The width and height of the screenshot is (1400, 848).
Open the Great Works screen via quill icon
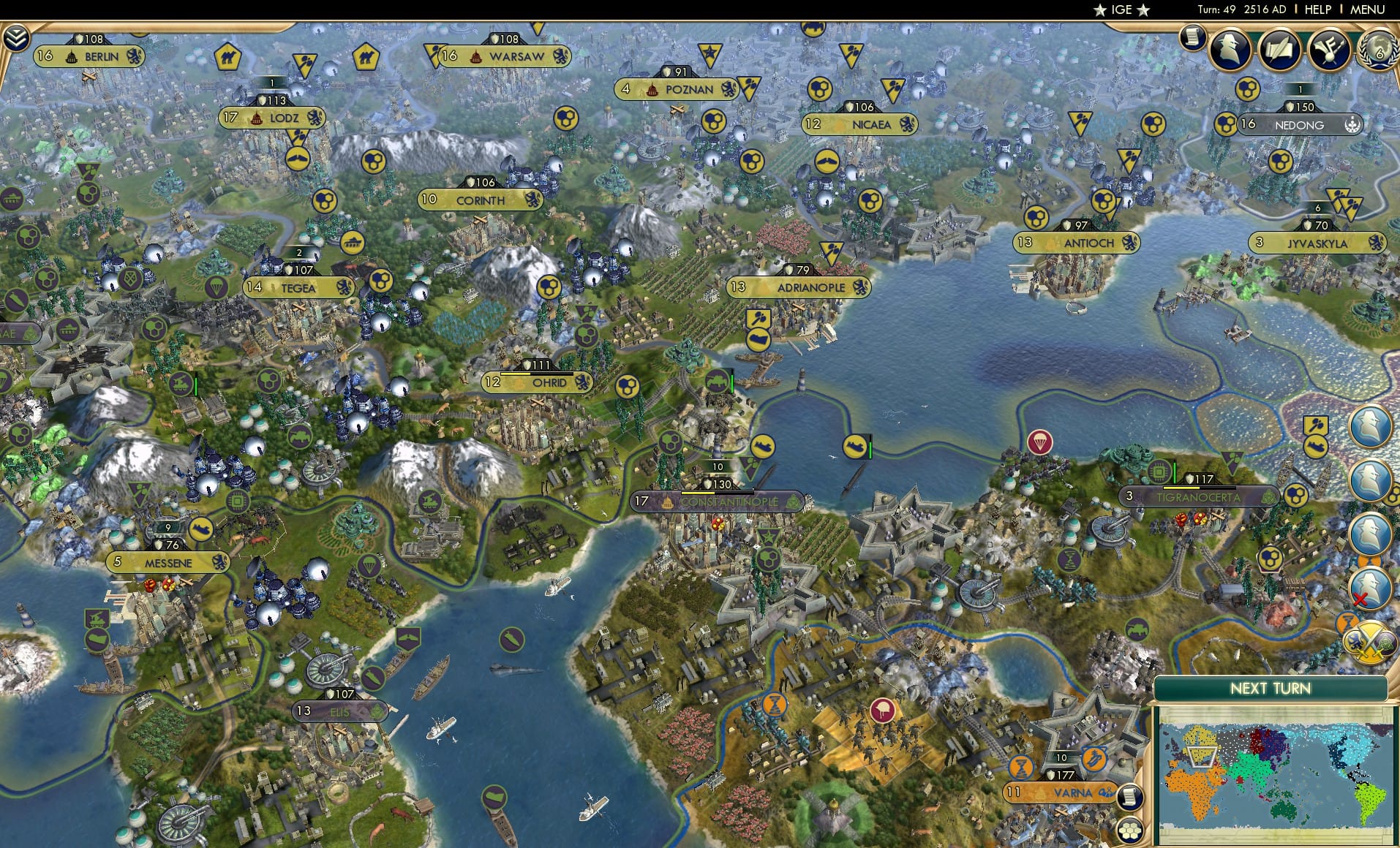[1281, 49]
